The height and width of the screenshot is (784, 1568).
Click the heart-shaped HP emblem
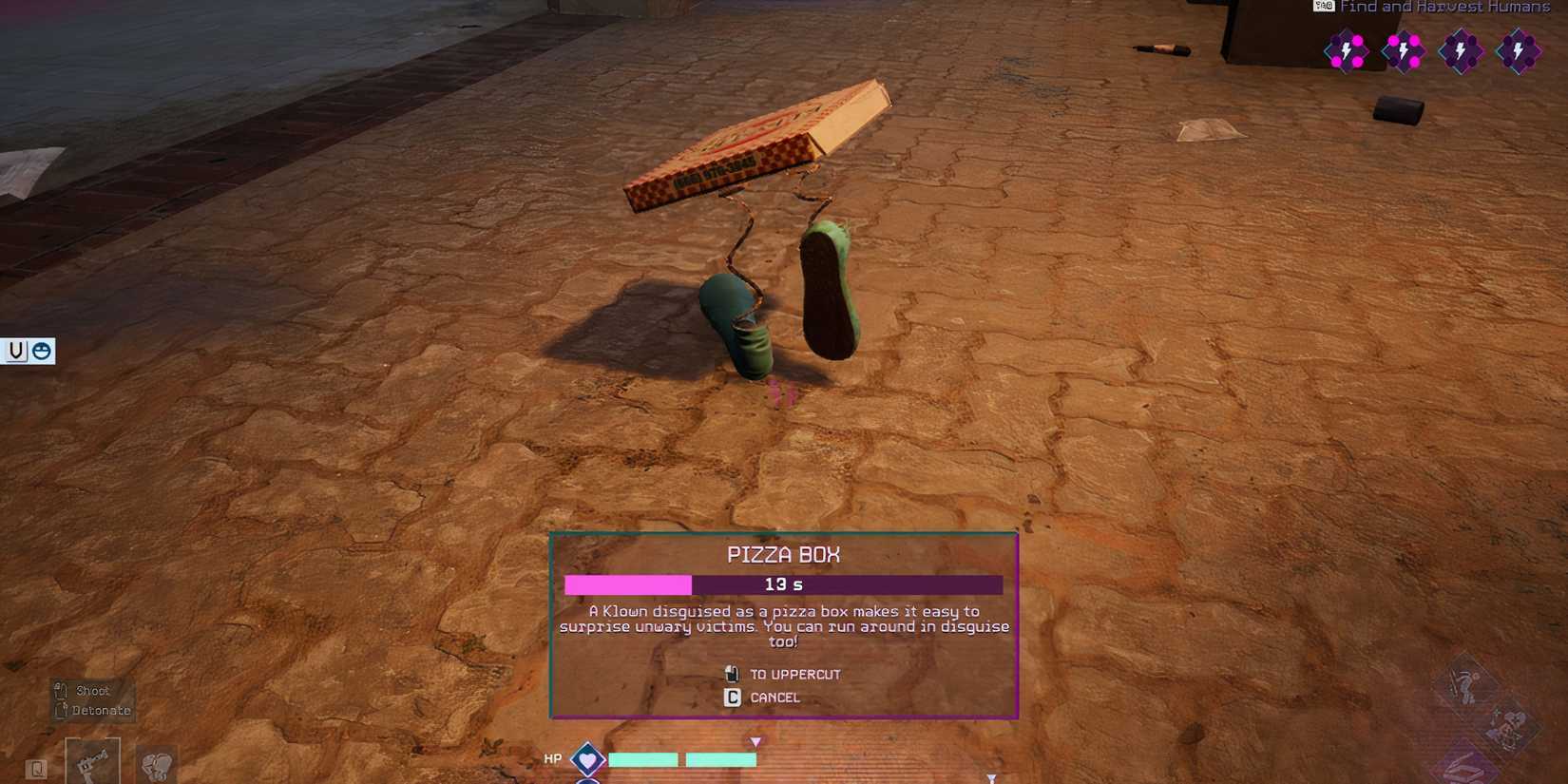click(588, 759)
